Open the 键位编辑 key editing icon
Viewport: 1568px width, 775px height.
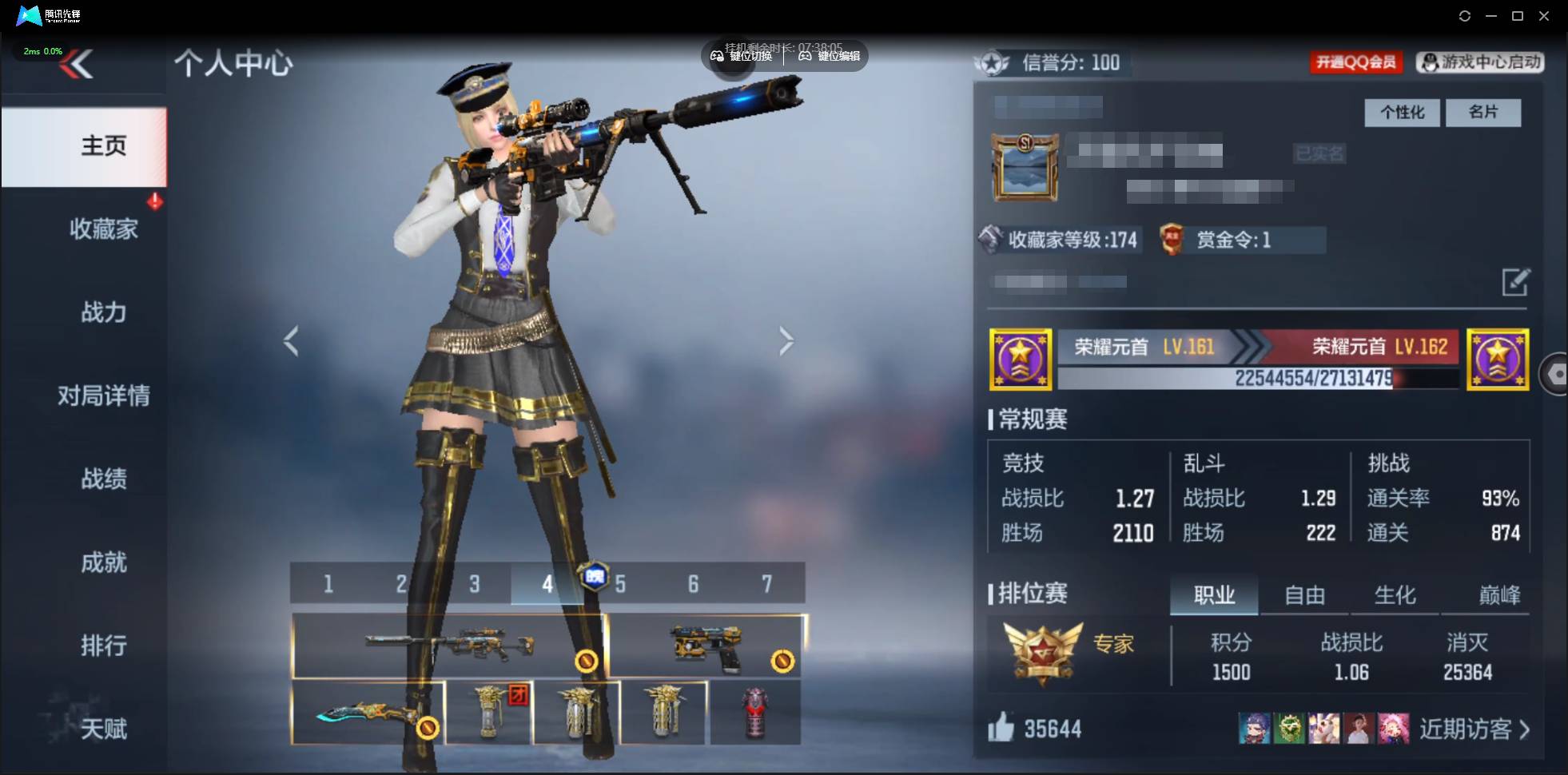point(807,56)
